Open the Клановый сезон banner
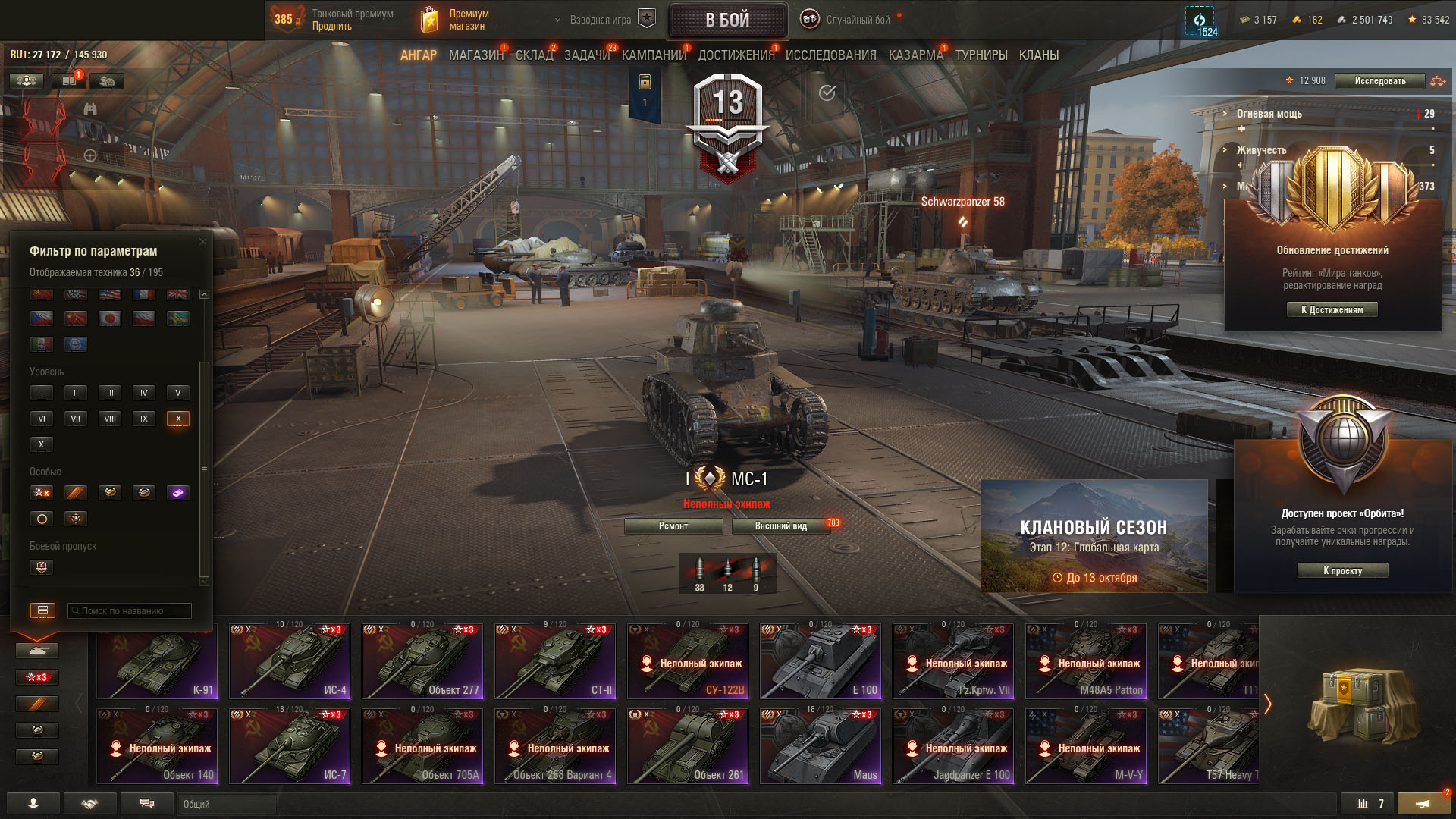This screenshot has width=1456, height=819. pos(1094,536)
